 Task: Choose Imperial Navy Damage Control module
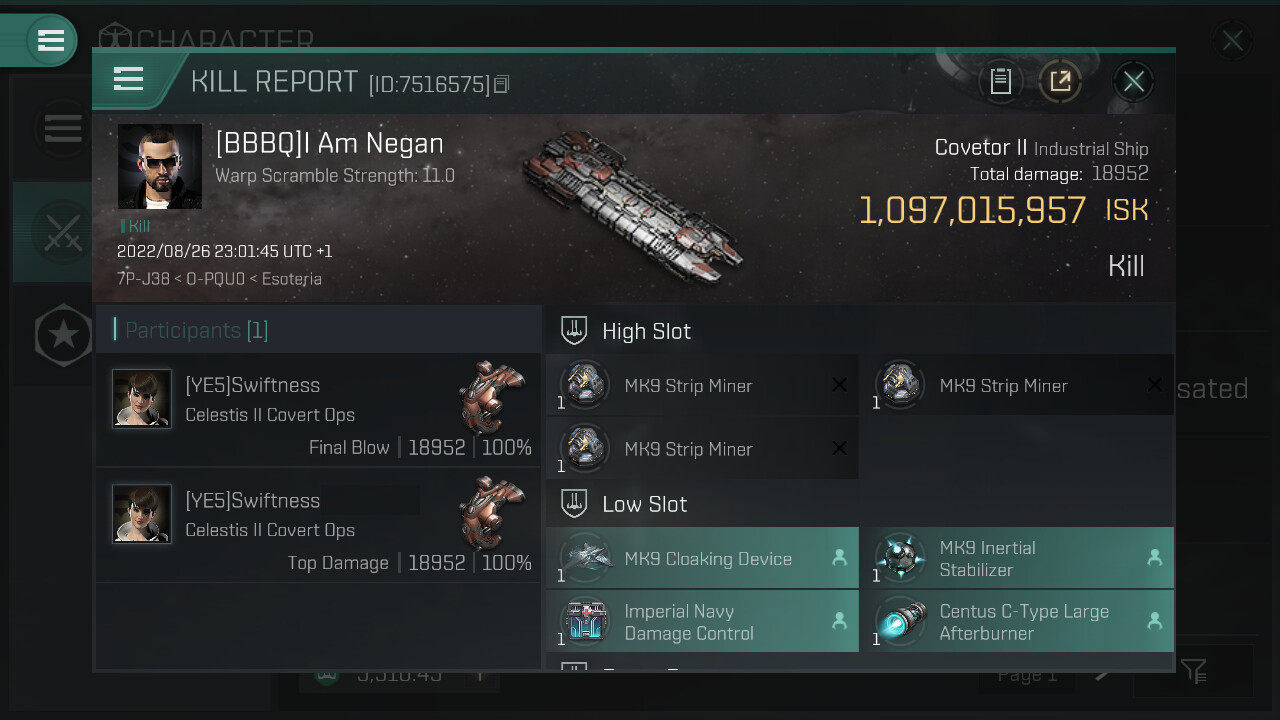pos(702,621)
